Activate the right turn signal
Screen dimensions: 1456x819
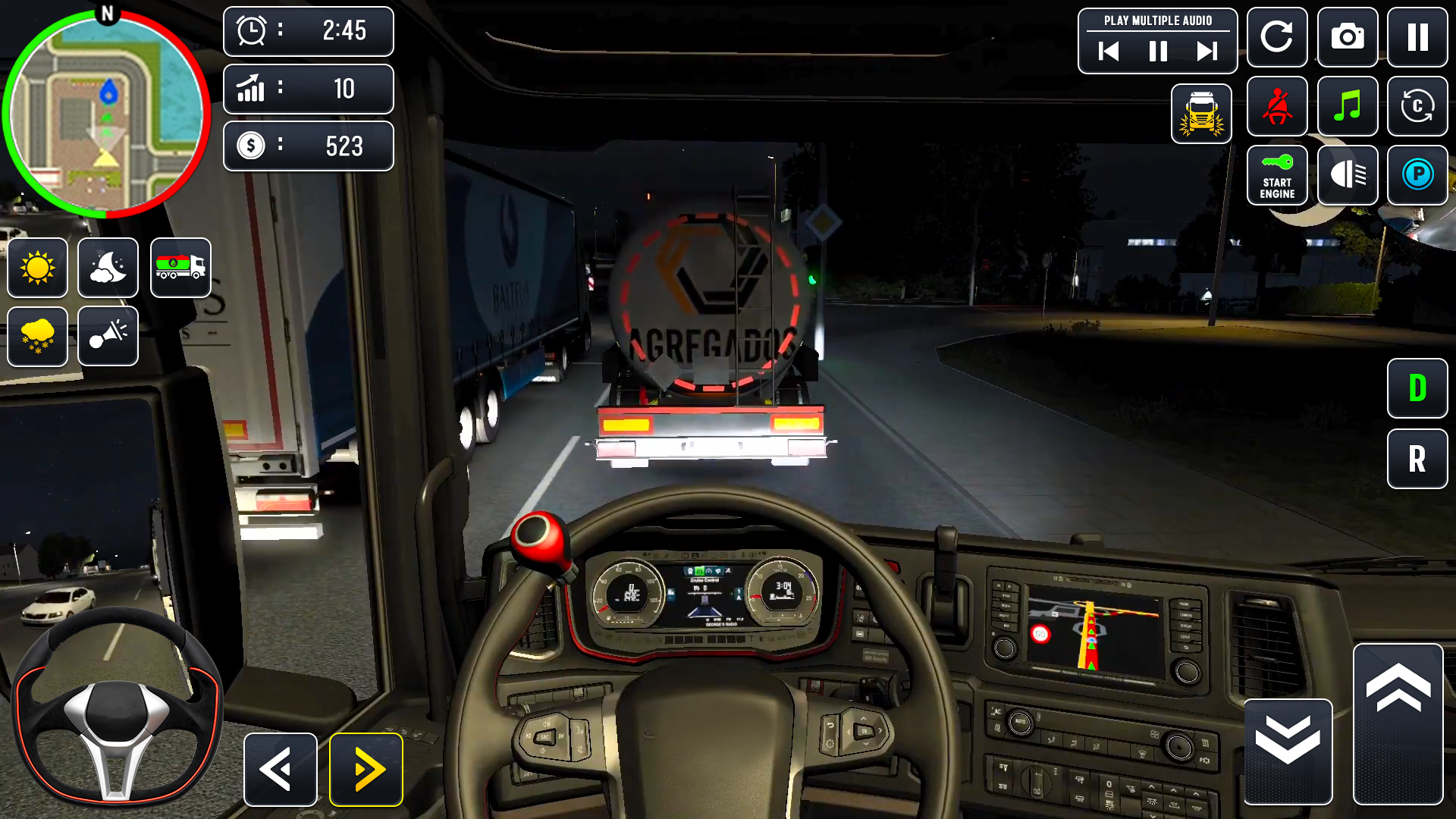(x=366, y=769)
